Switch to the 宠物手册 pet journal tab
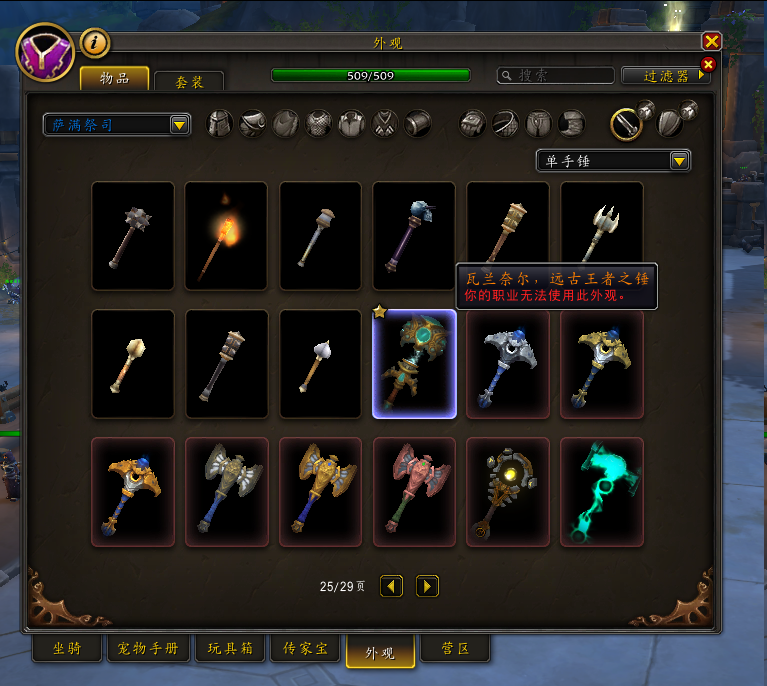Image resolution: width=767 pixels, height=686 pixels. [x=146, y=649]
